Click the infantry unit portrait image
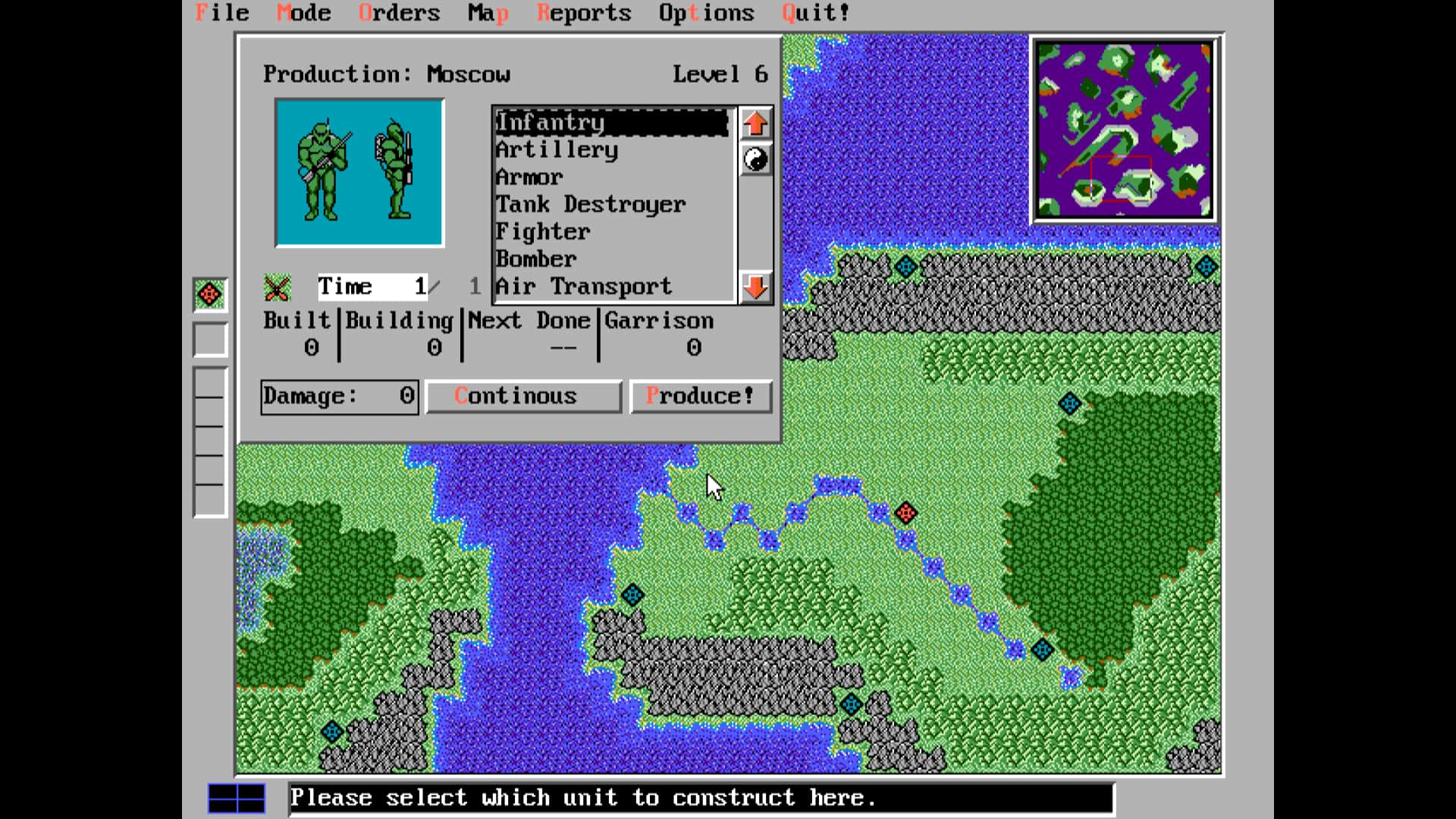This screenshot has height=819, width=1456. click(359, 171)
